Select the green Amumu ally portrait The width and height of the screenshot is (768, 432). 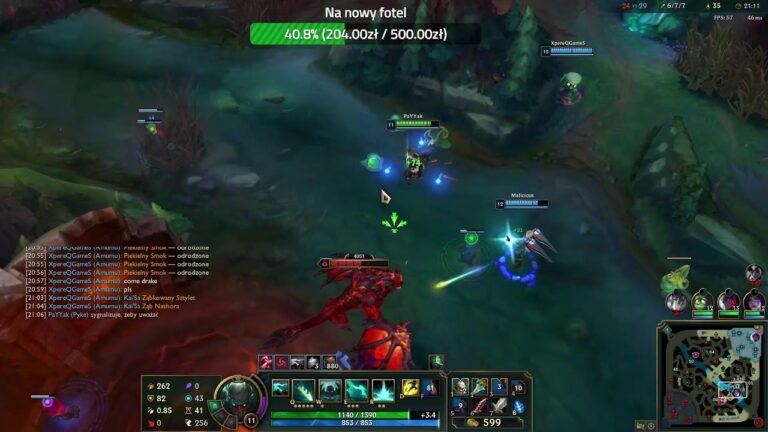(702, 300)
